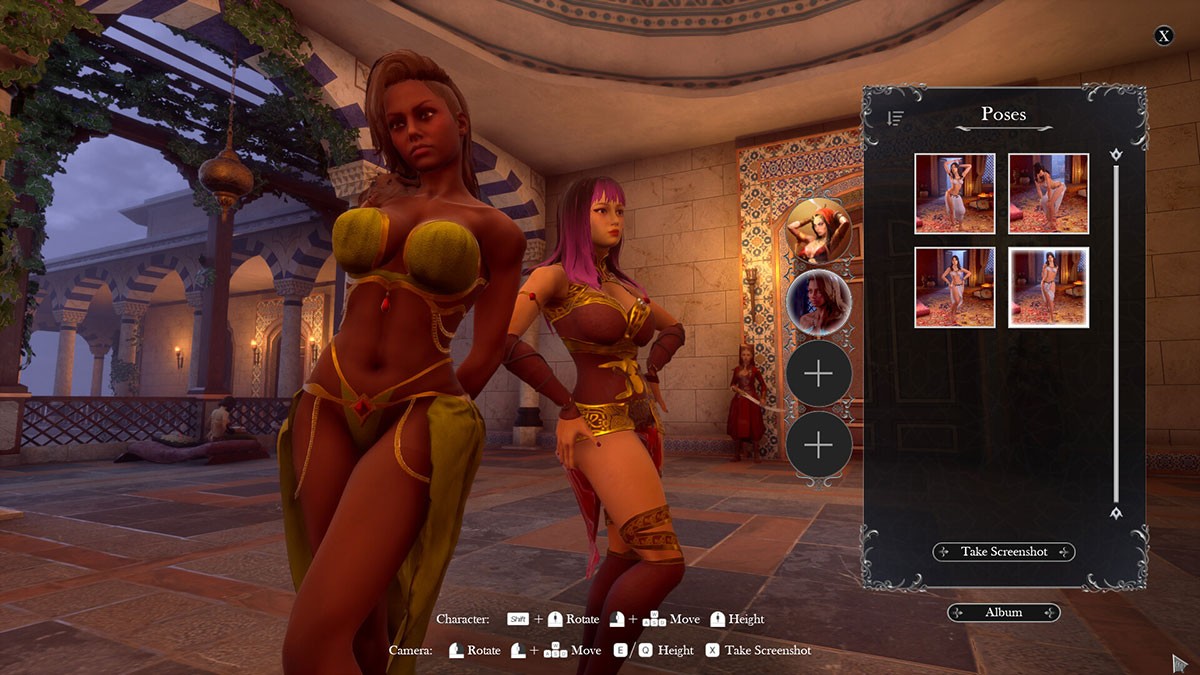The height and width of the screenshot is (675, 1200).
Task: Select the pose with both arms raised overhead
Action: pos(954,193)
